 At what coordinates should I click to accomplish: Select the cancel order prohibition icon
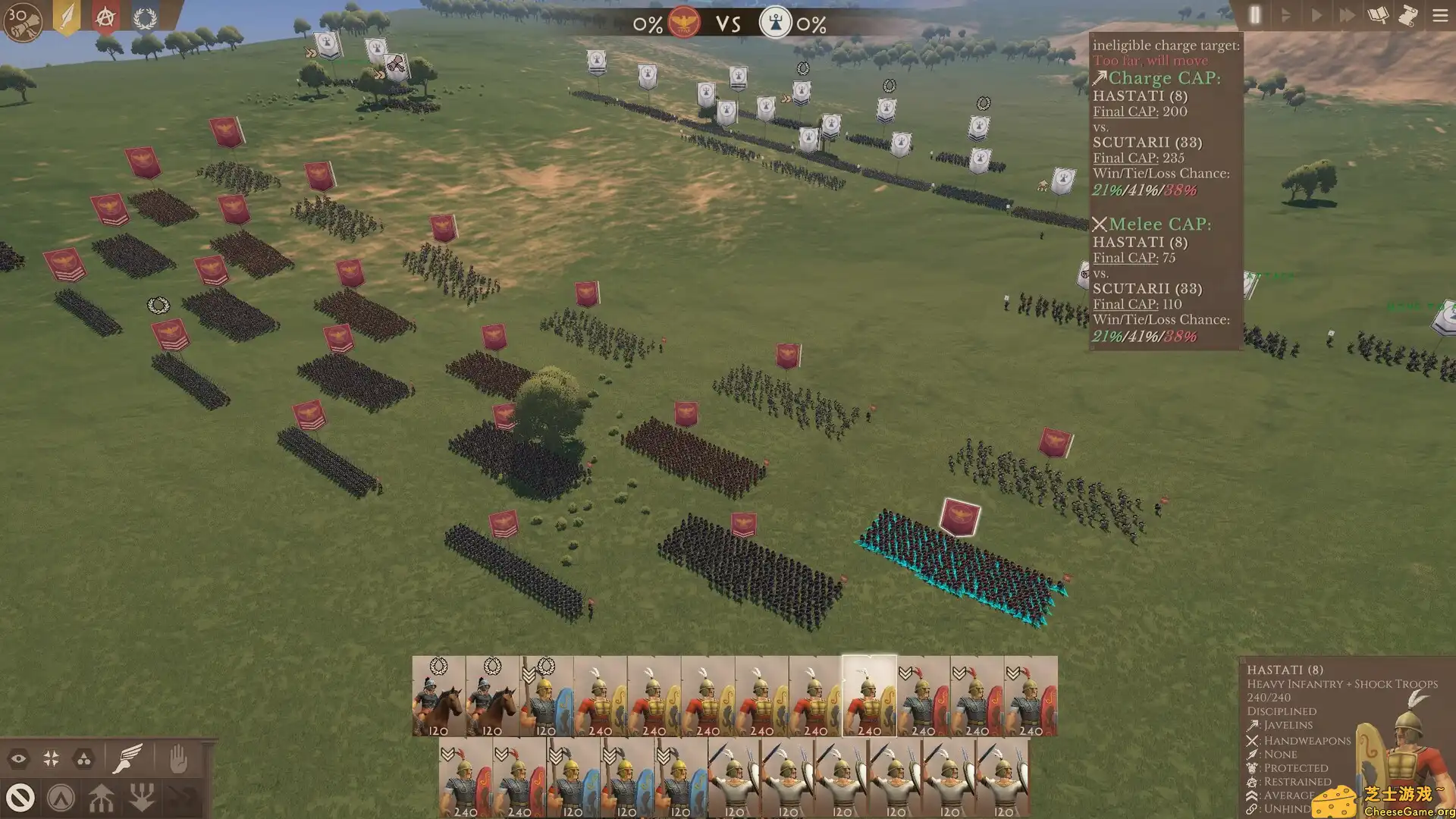[x=20, y=799]
